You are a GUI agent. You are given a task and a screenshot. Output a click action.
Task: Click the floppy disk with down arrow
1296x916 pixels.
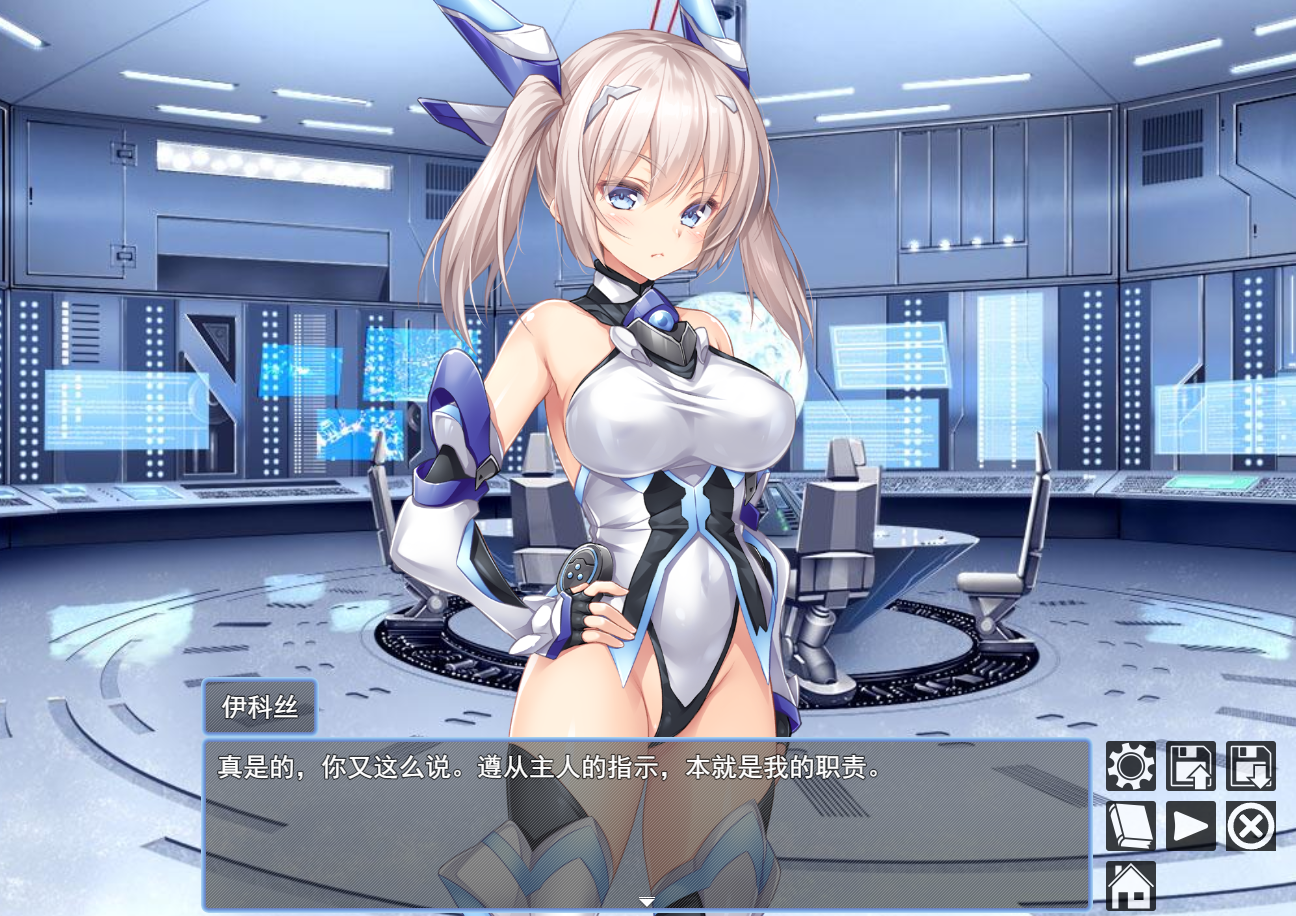1251,766
